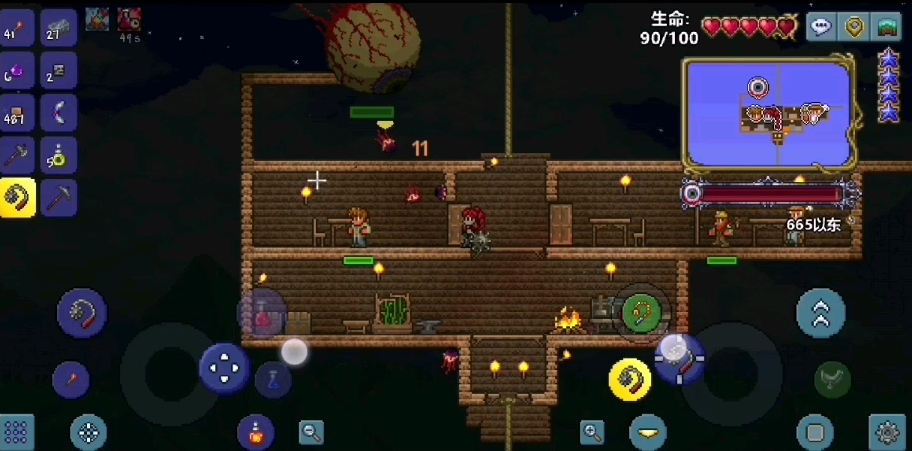Image resolution: width=912 pixels, height=451 pixels.
Task: Tap the jump double-arrow button
Action: [x=820, y=314]
